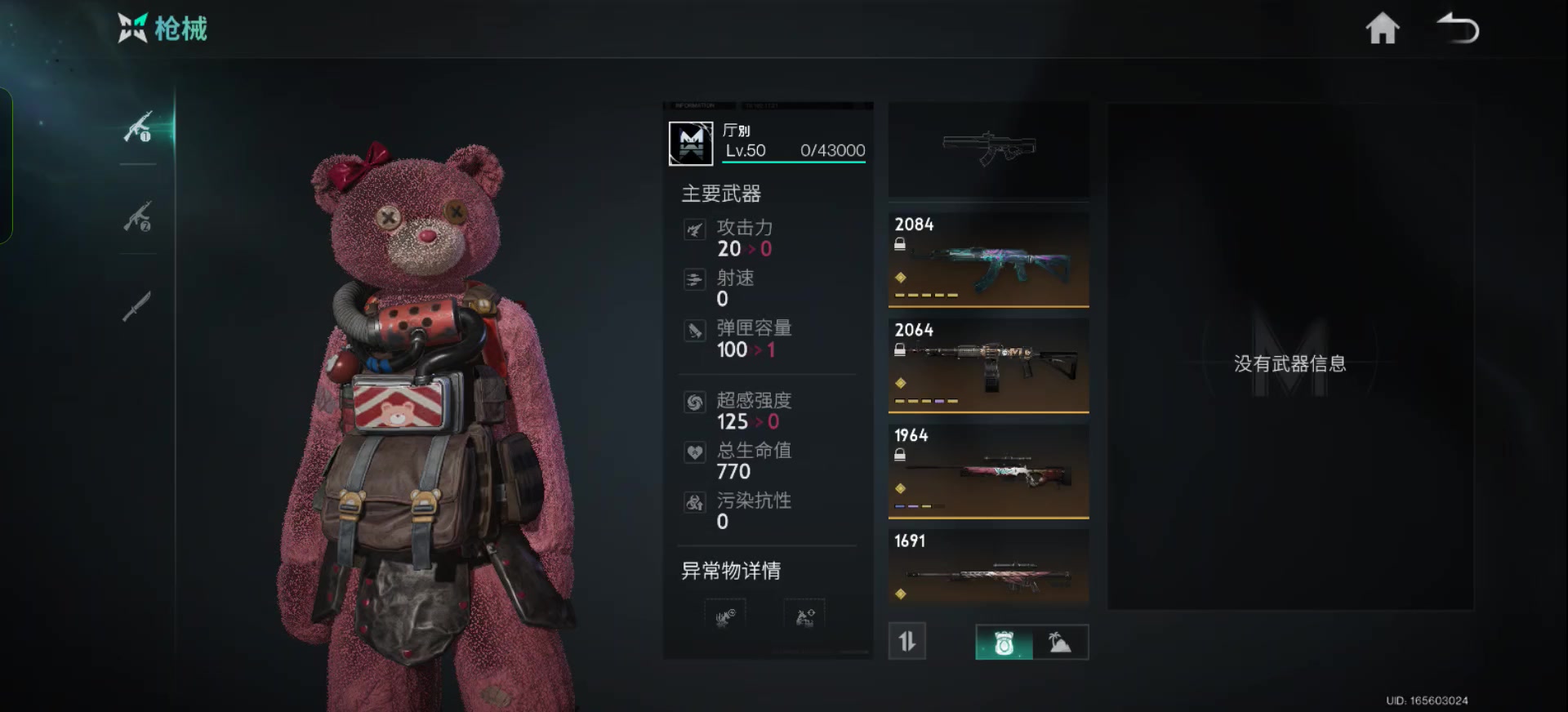
Task: Switch to primary weapon slot 1 tab
Action: tap(138, 127)
